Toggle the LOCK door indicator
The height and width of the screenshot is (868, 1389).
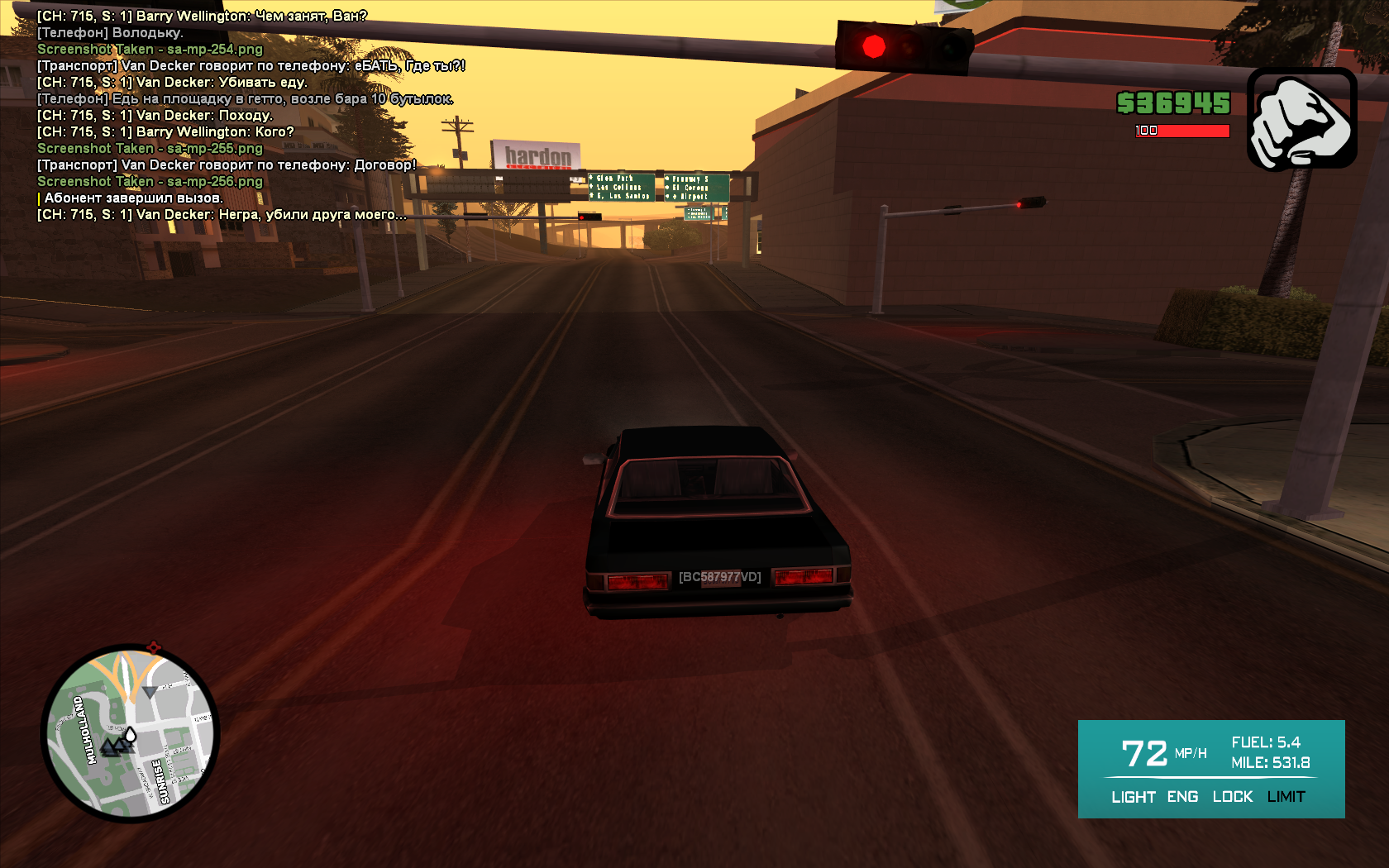pyautogui.click(x=1232, y=797)
